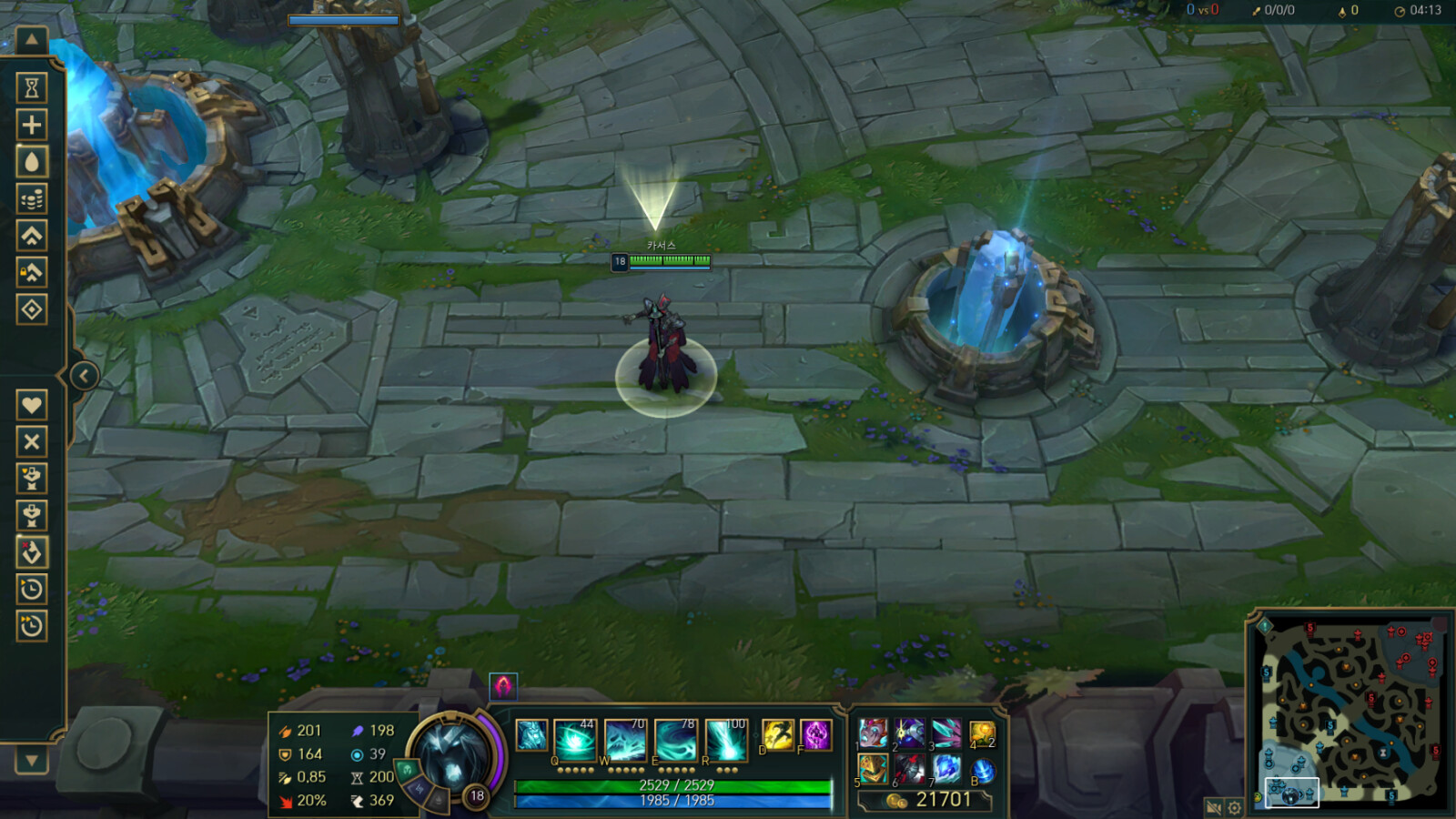Click the heart practice tool button

pyautogui.click(x=32, y=405)
